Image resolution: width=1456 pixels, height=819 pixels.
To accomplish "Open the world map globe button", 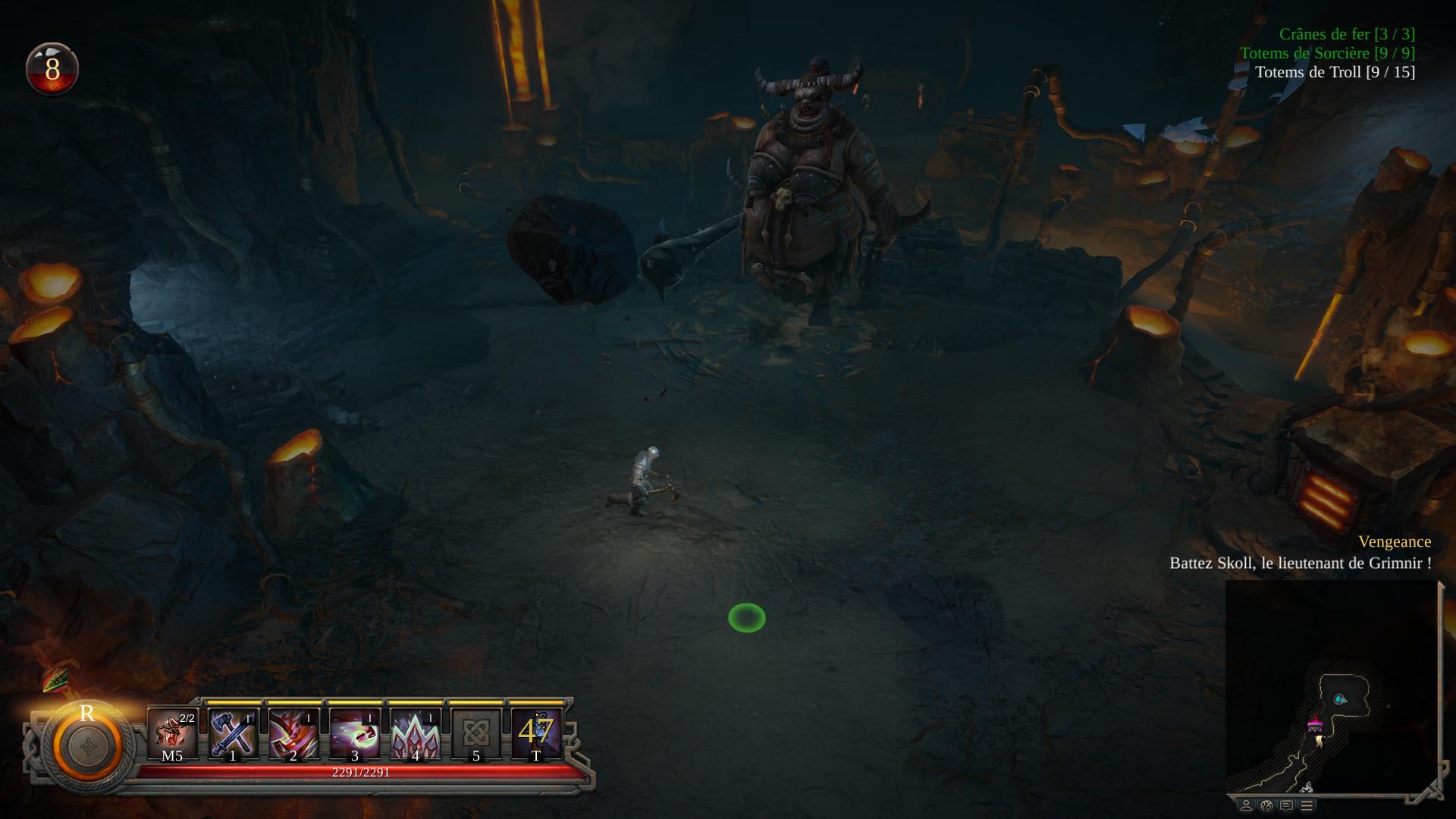I will (x=1266, y=805).
